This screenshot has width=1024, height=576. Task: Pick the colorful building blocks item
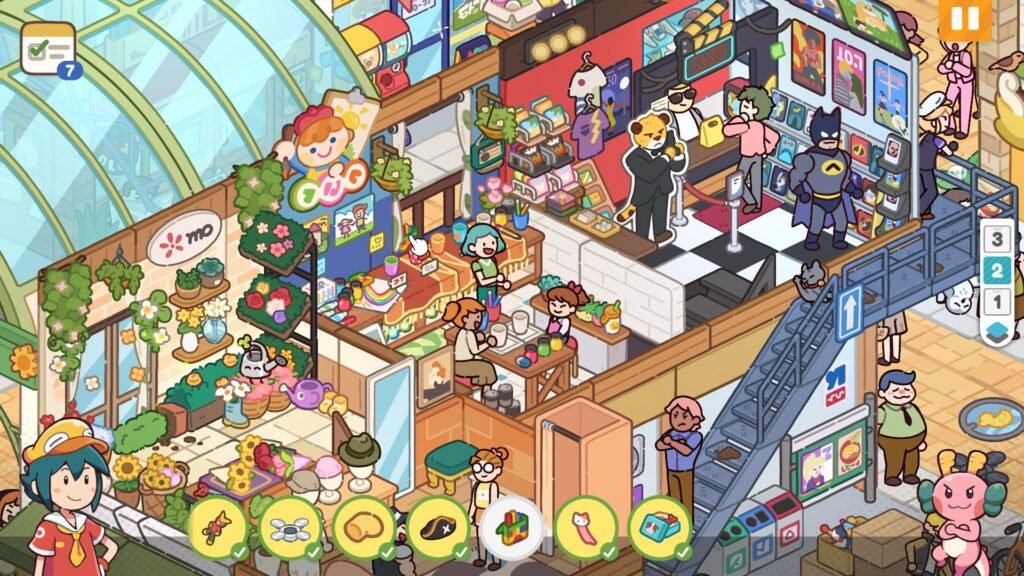point(511,526)
